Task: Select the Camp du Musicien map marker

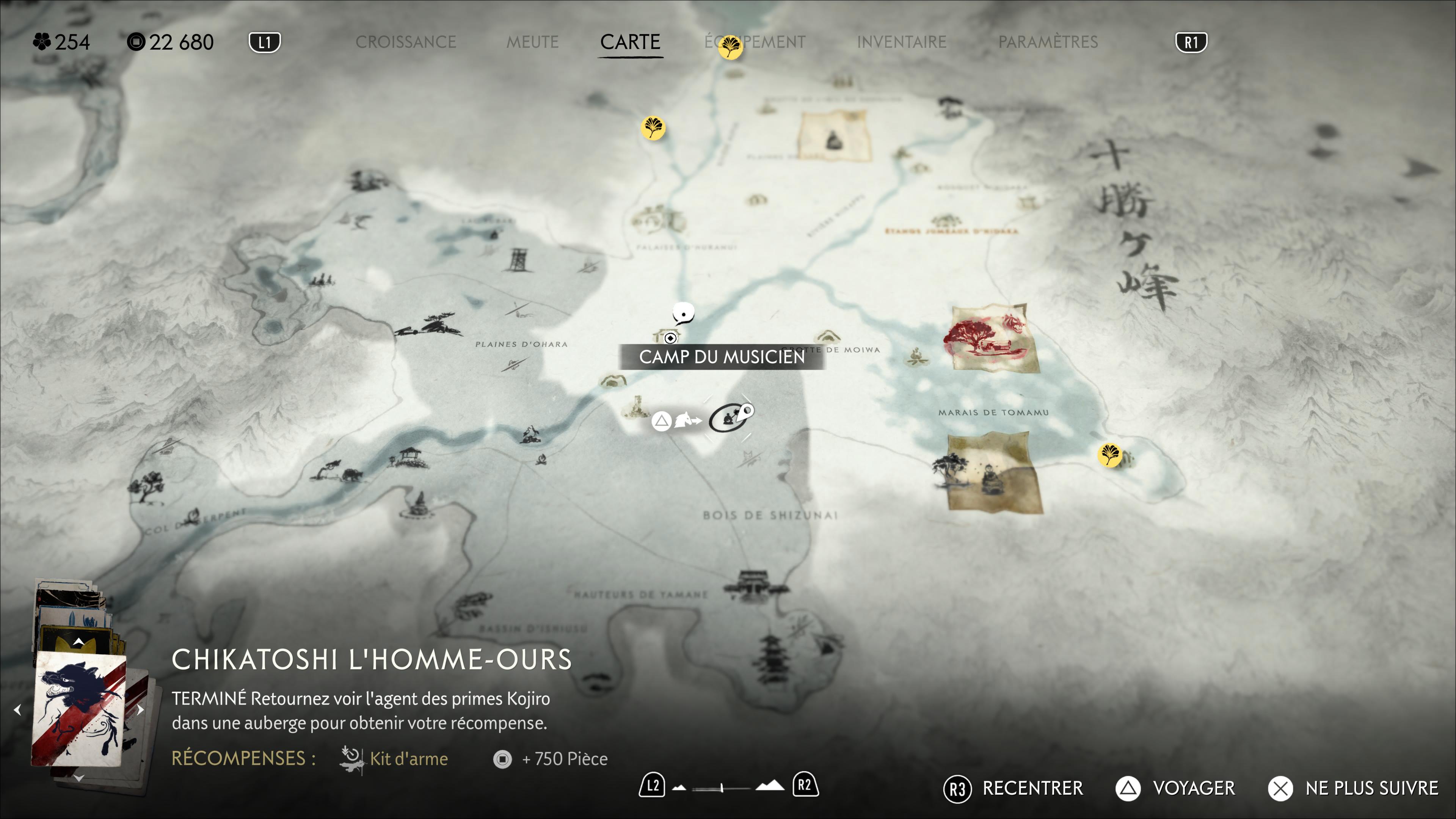Action: pos(670,338)
